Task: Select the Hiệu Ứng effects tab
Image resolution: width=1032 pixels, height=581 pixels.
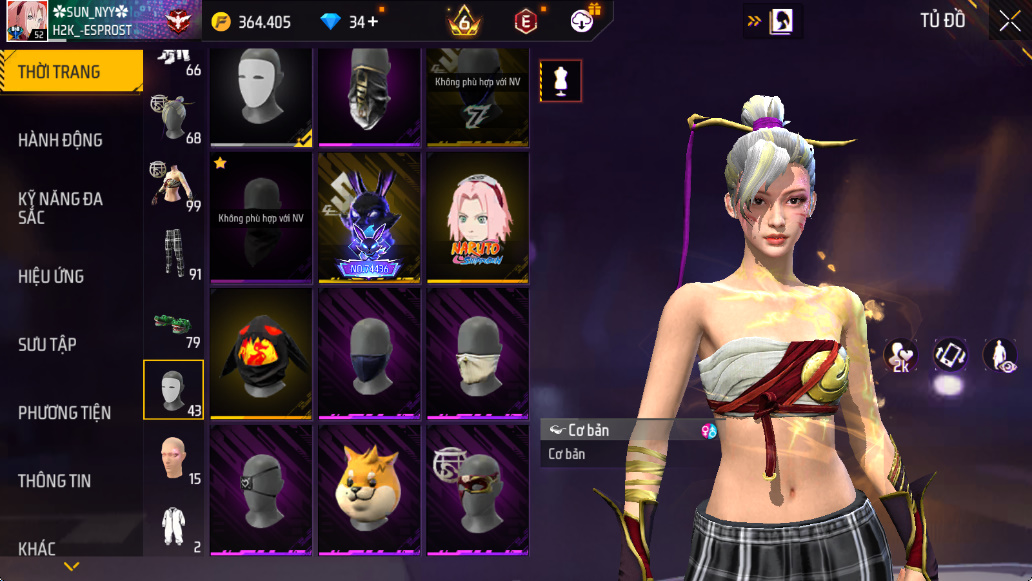Action: [x=51, y=276]
